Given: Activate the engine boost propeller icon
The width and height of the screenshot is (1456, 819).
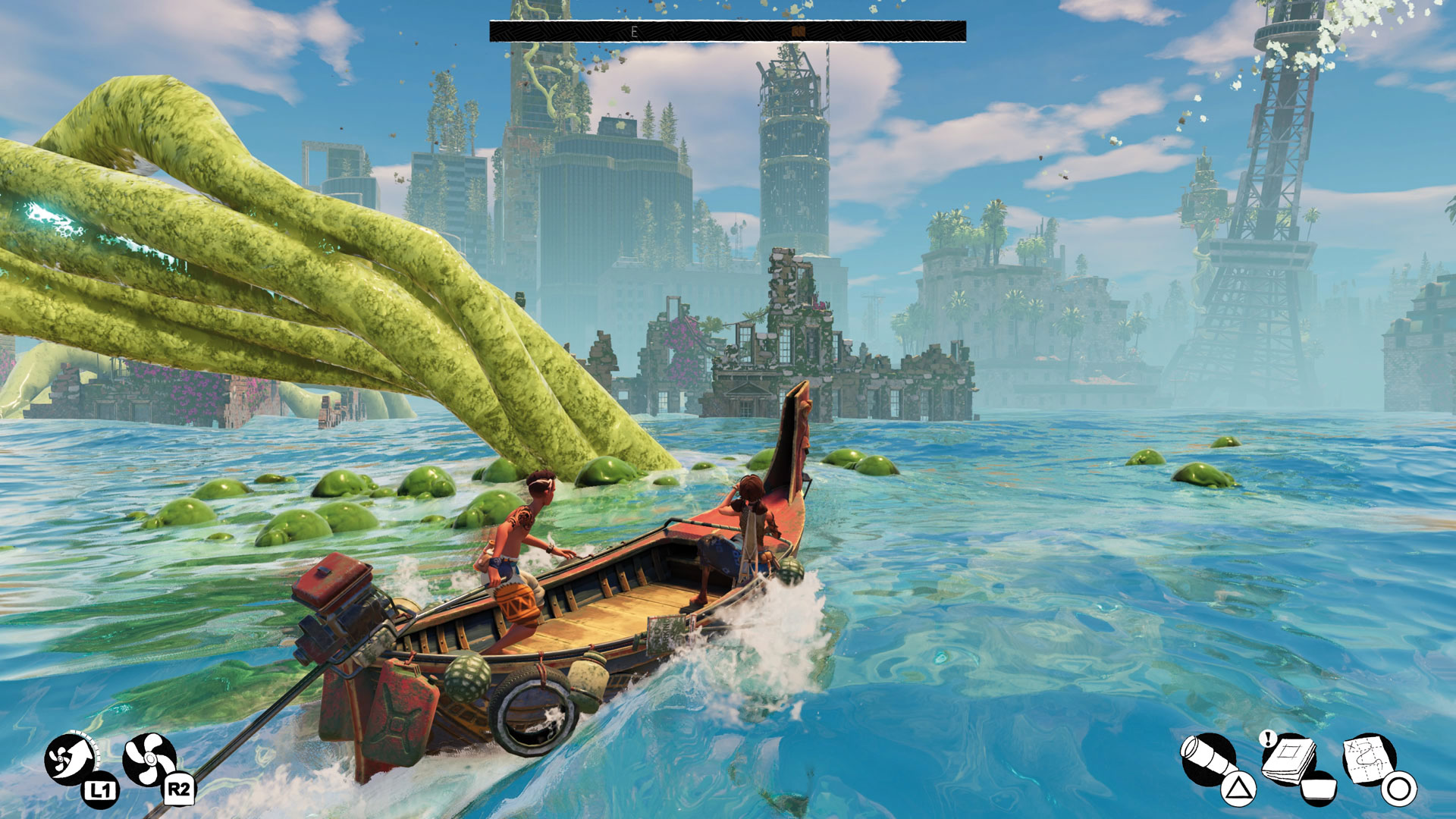Looking at the screenshot, I should (x=70, y=759).
